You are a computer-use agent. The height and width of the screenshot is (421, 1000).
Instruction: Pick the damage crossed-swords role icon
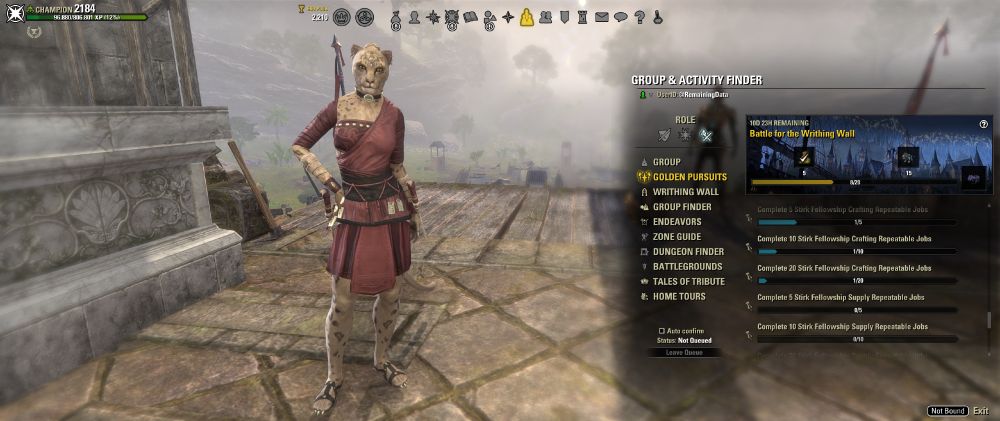[706, 135]
